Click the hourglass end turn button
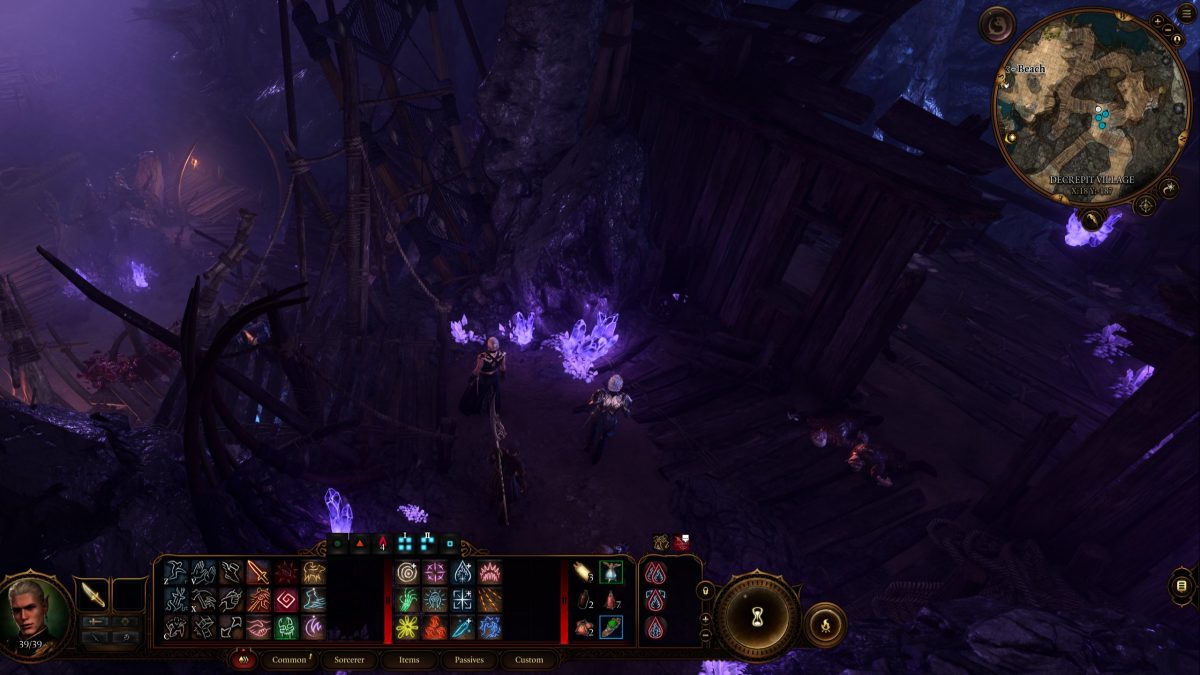The image size is (1200, 675). (x=757, y=617)
